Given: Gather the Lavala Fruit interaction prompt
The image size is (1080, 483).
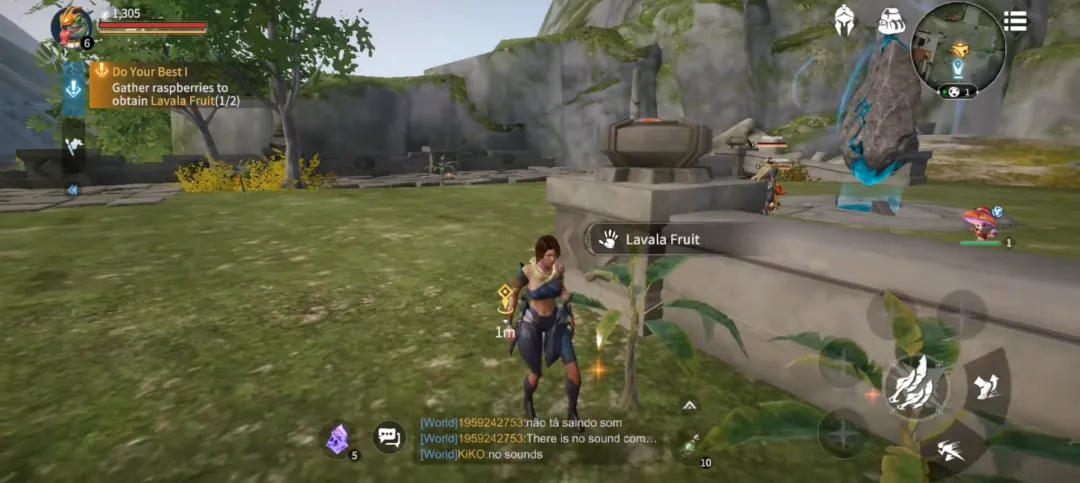Looking at the screenshot, I should pyautogui.click(x=650, y=239).
